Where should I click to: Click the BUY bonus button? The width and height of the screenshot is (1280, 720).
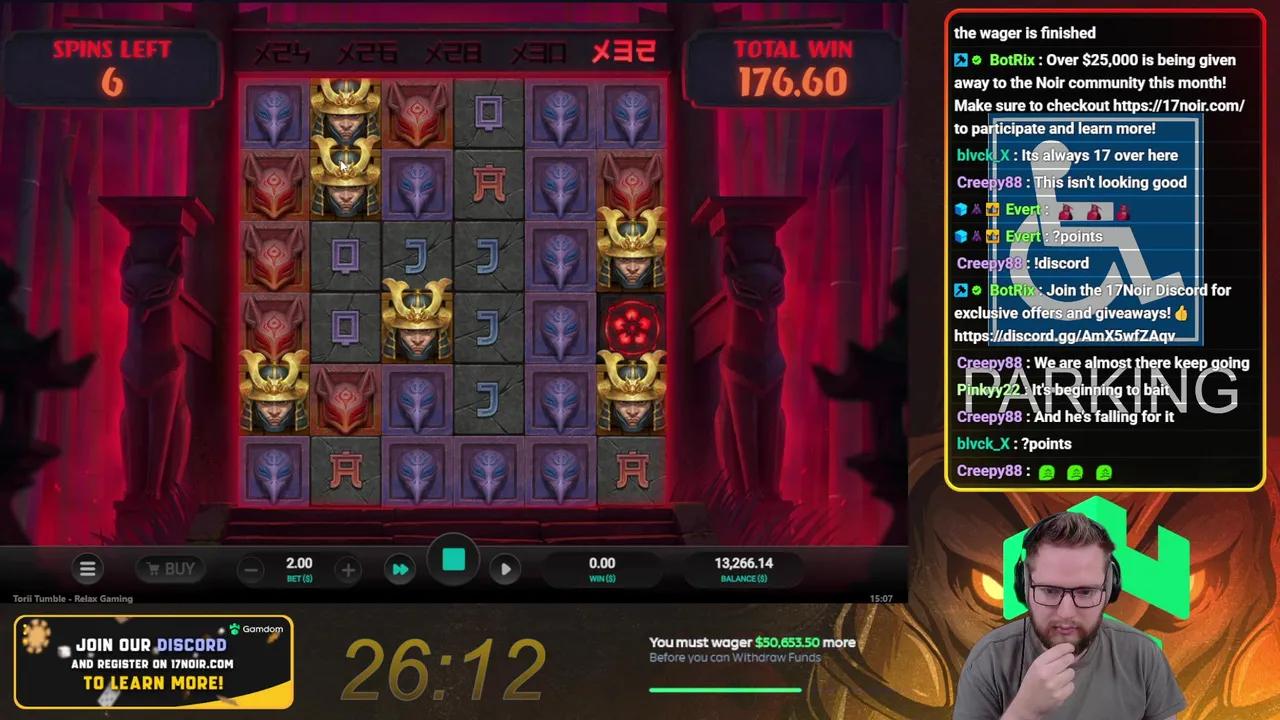170,568
